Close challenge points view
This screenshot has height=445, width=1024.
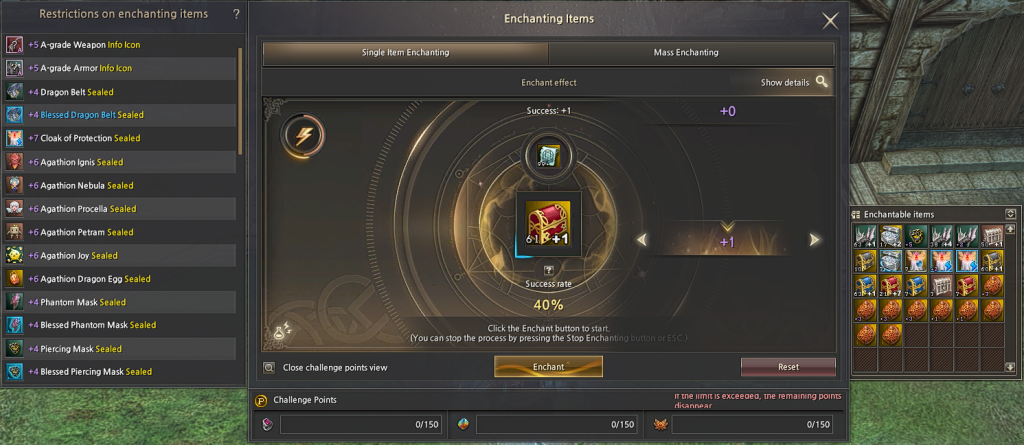click(x=269, y=368)
